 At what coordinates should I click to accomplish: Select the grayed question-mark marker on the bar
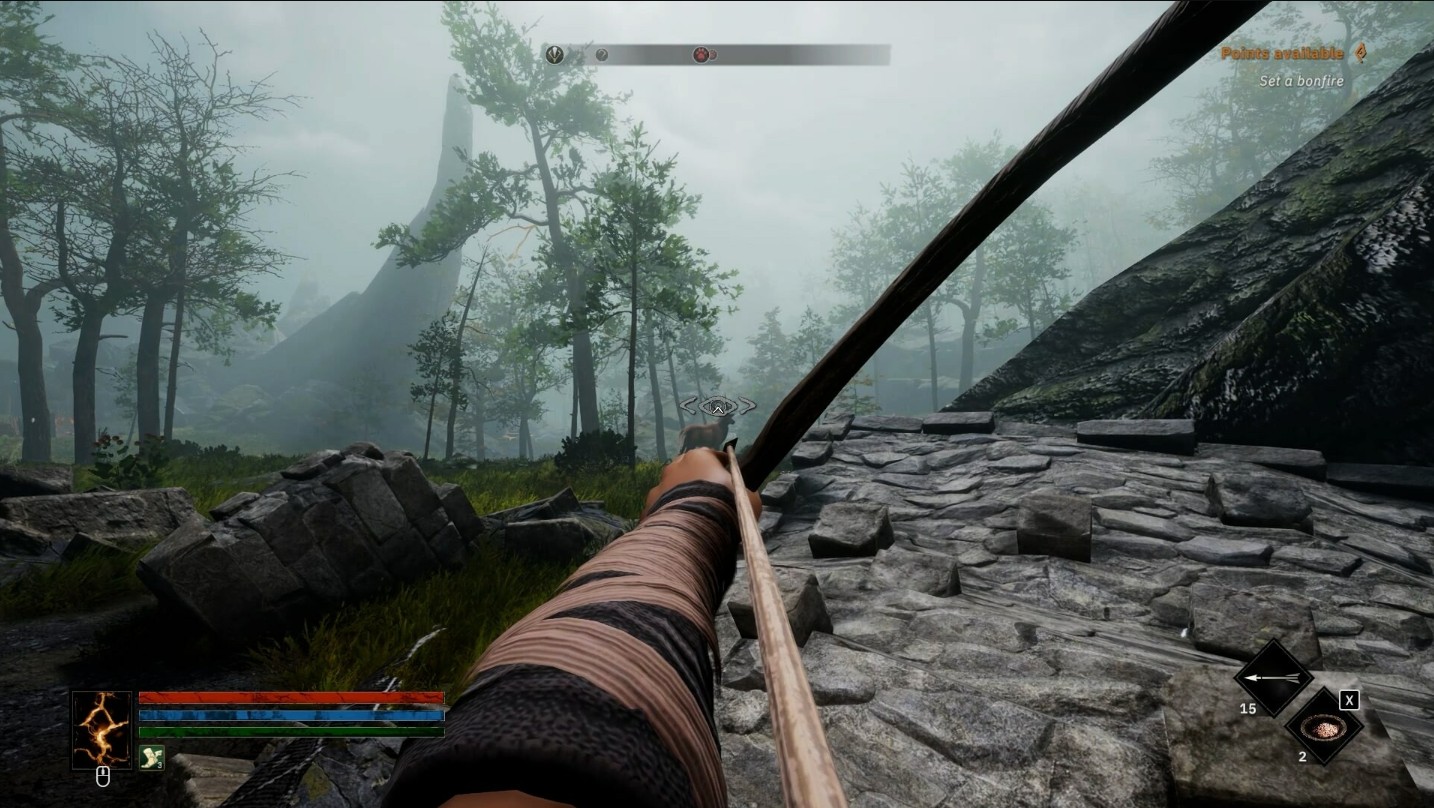coord(602,55)
